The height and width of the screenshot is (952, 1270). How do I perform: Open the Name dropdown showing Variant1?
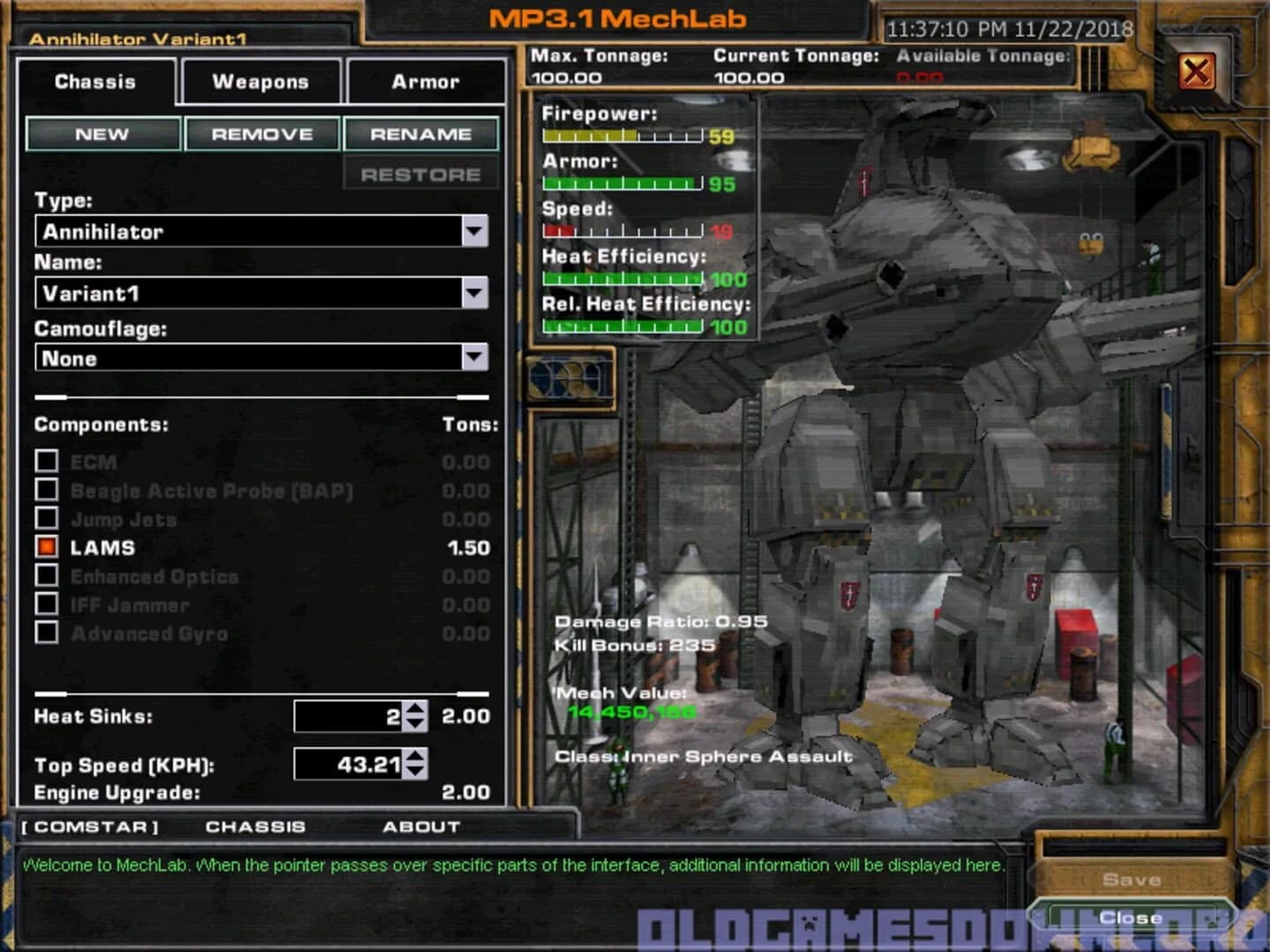476,293
